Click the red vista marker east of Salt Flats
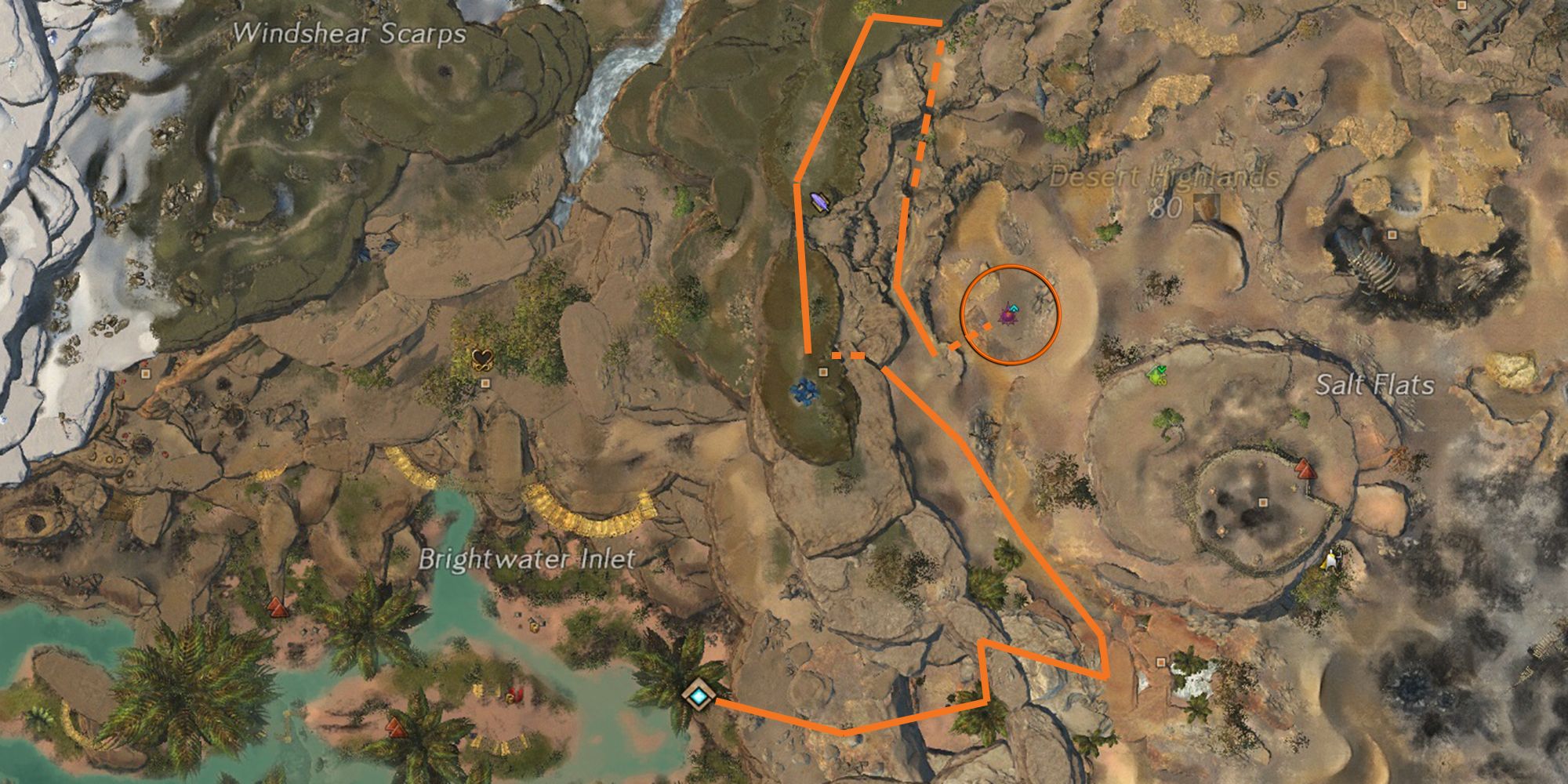Screen dimensions: 1568x784 click(x=1305, y=470)
